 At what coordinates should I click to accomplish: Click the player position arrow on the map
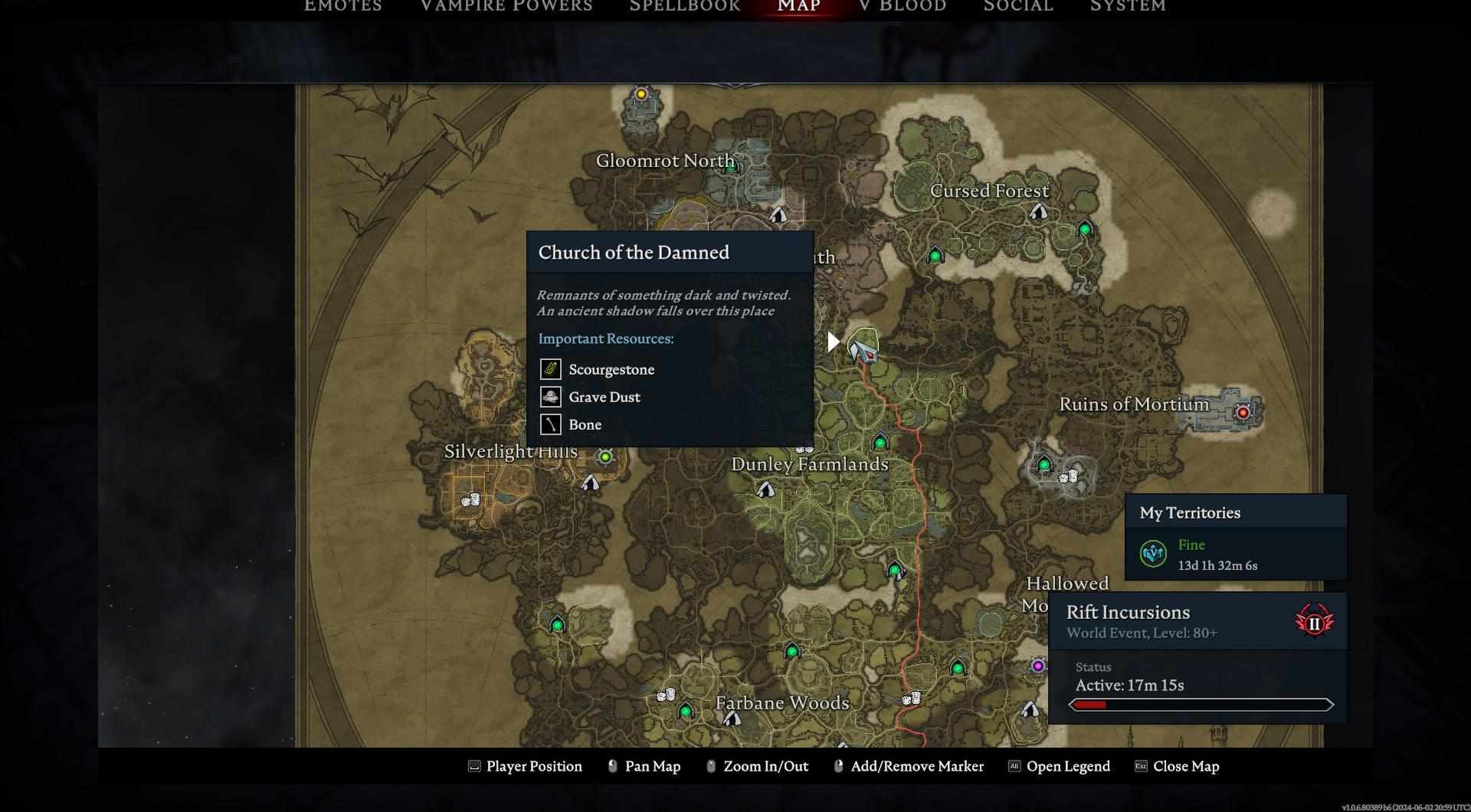(x=865, y=352)
